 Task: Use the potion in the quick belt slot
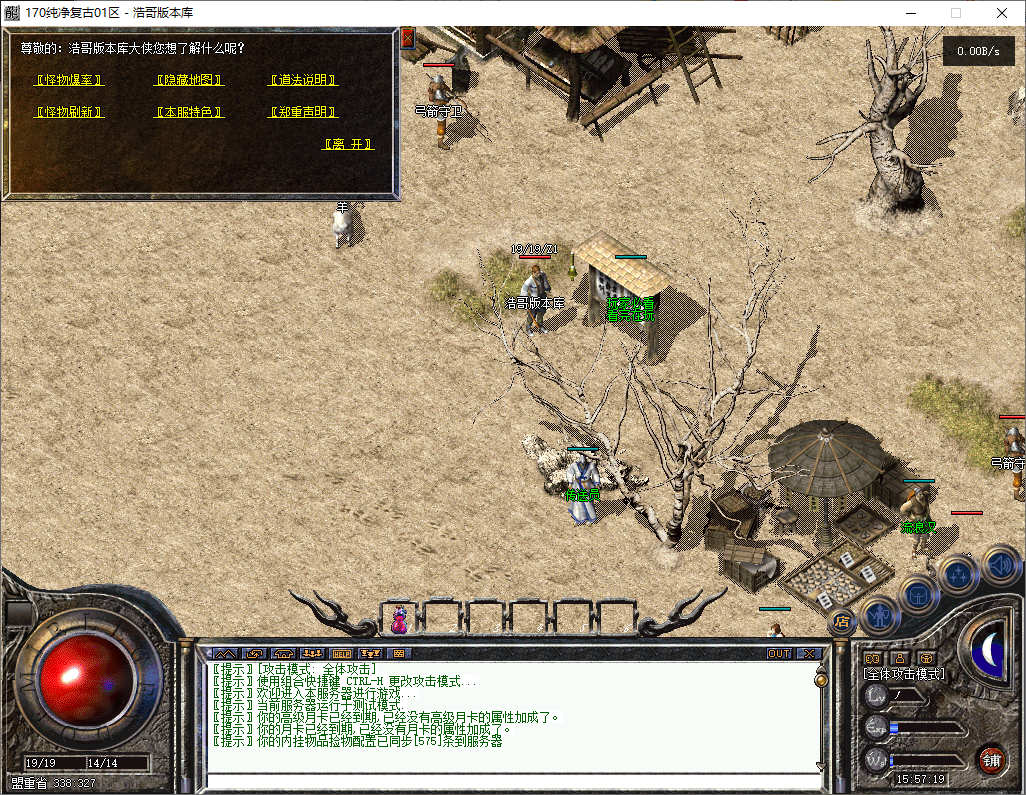tap(399, 620)
